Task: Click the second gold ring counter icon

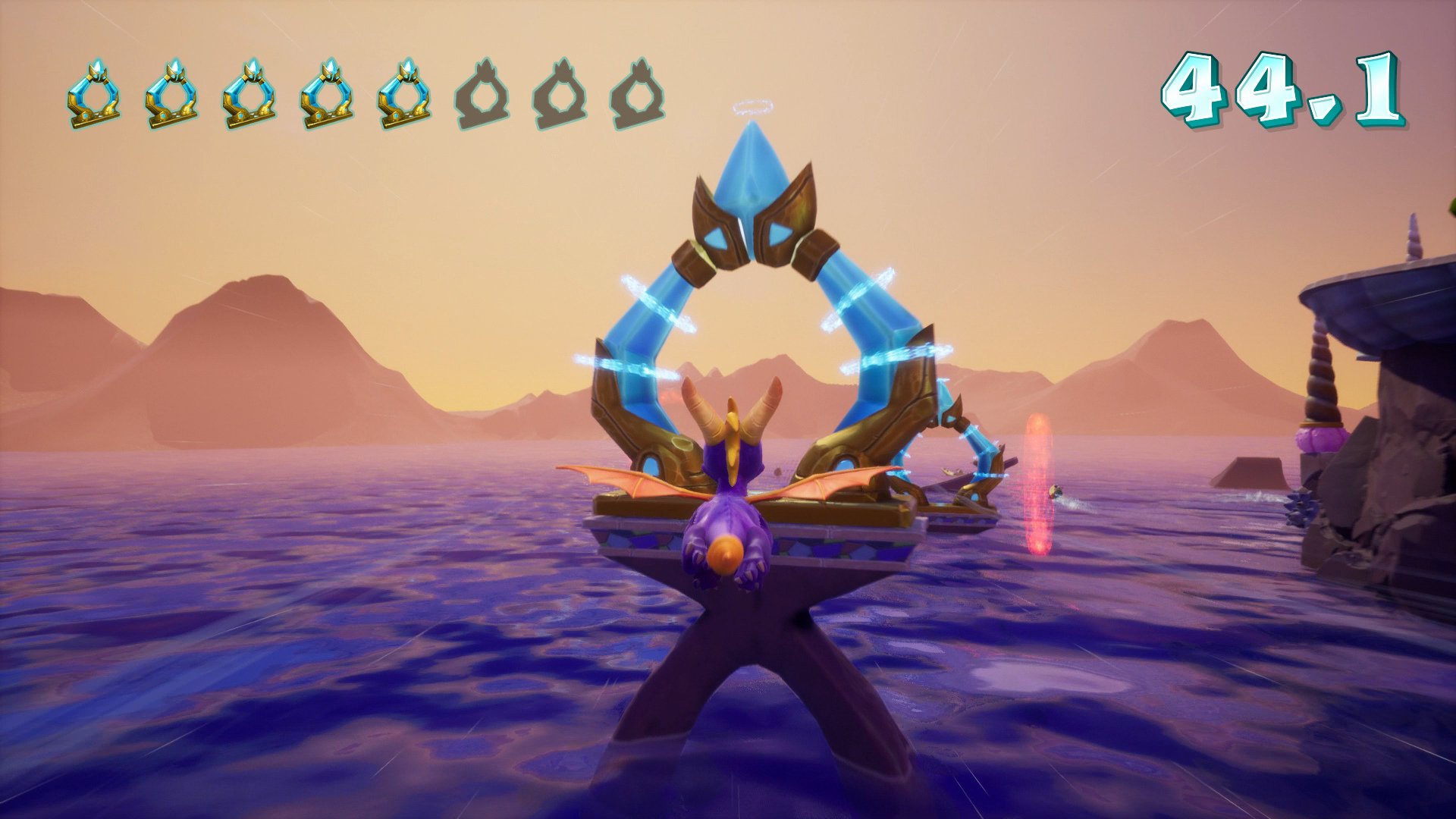Action: 173,91
